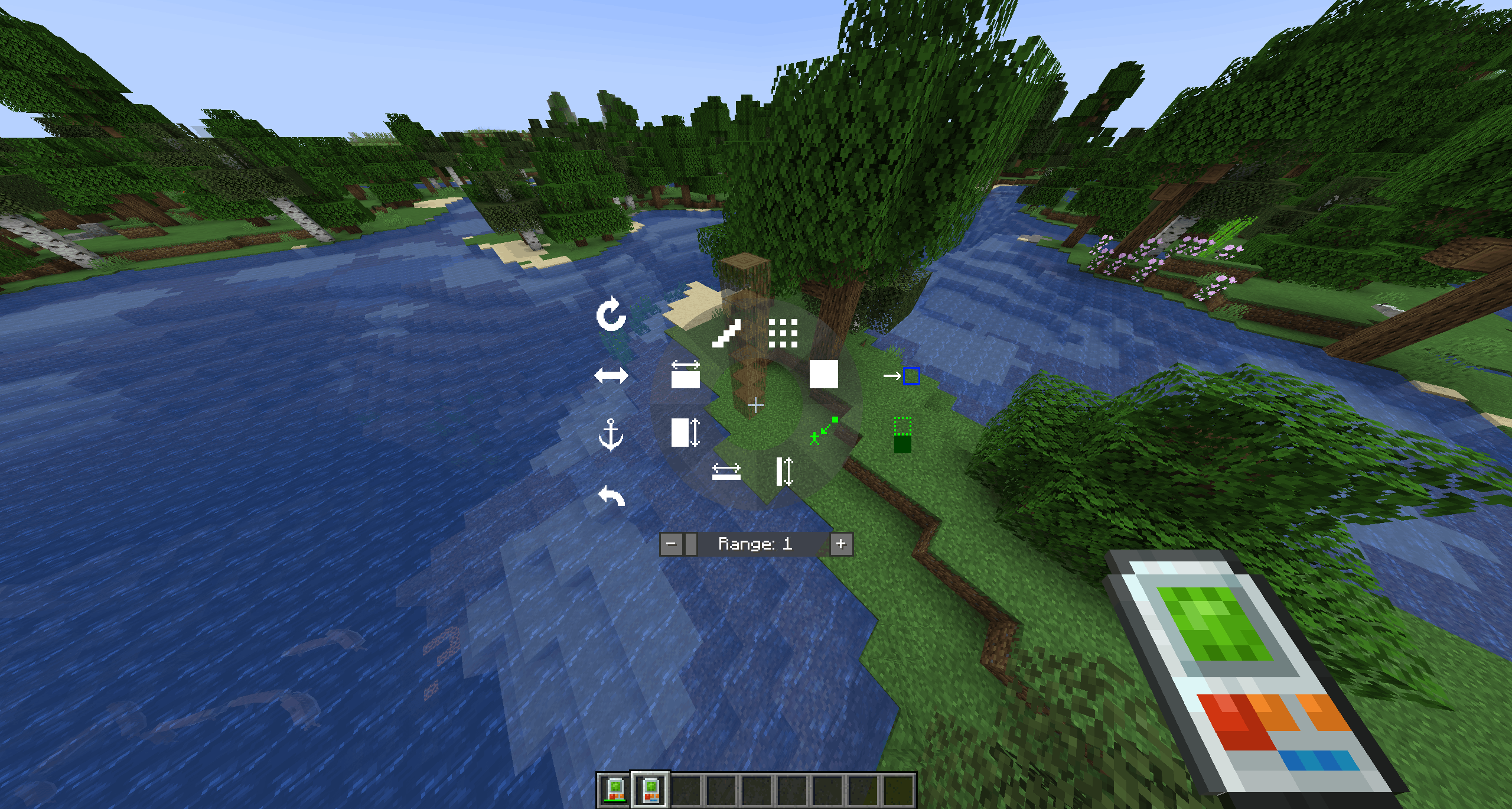Click the minus button to decrease Range
The image size is (1512, 809).
[672, 544]
